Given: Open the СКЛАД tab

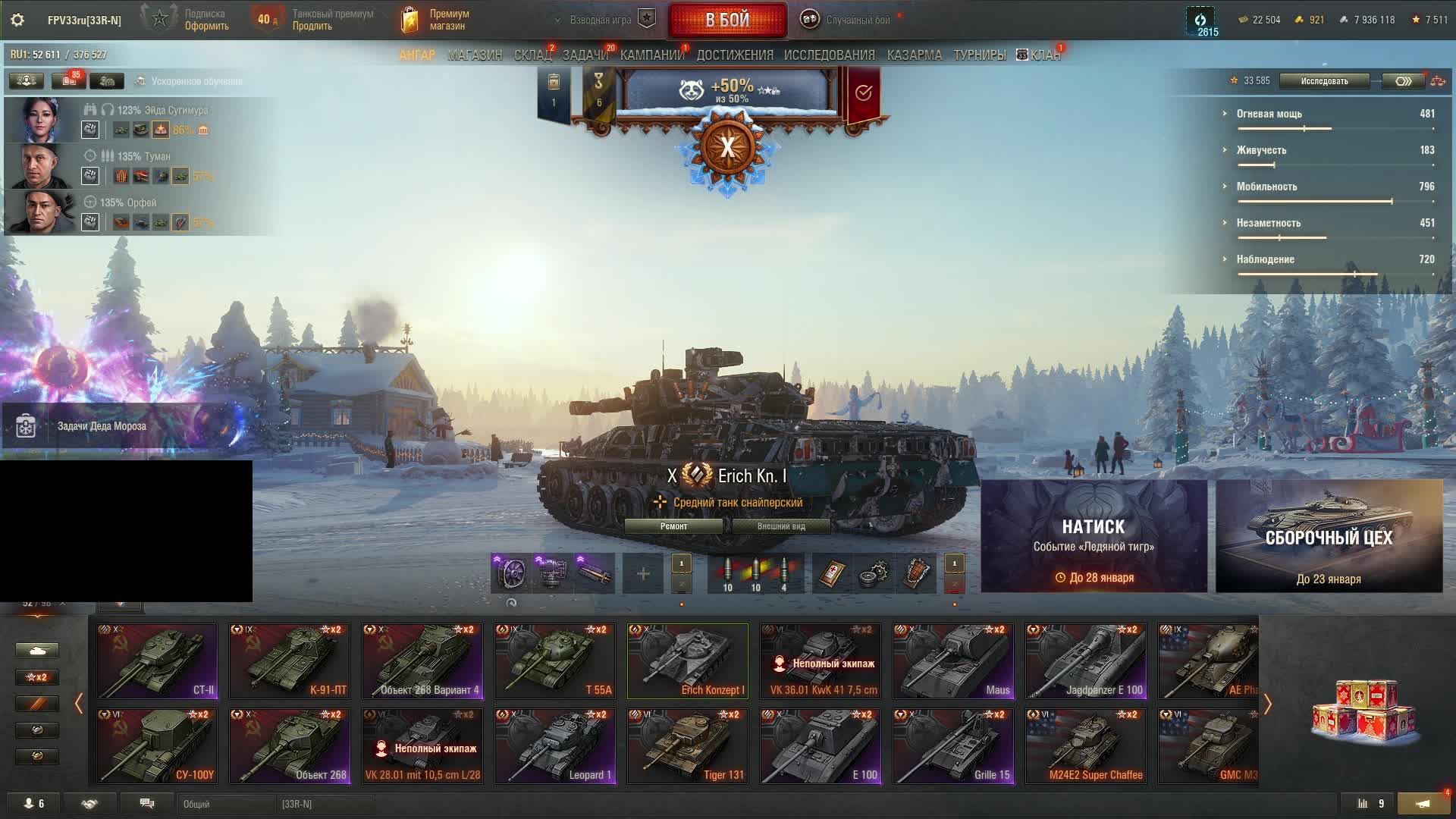Looking at the screenshot, I should pyautogui.click(x=532, y=55).
